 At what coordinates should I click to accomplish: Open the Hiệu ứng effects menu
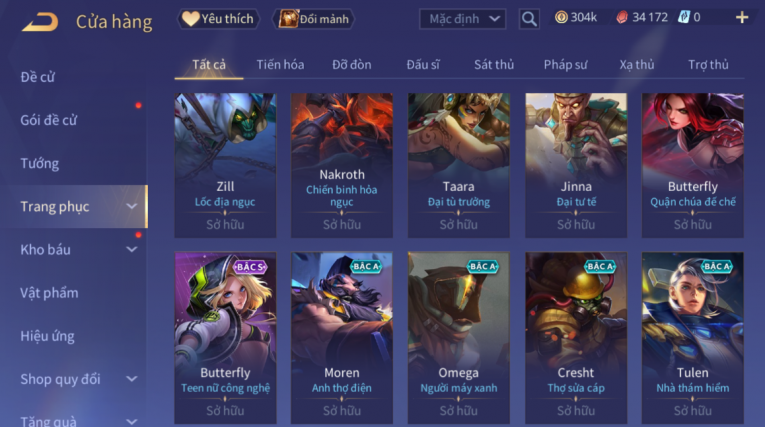pyautogui.click(x=47, y=336)
